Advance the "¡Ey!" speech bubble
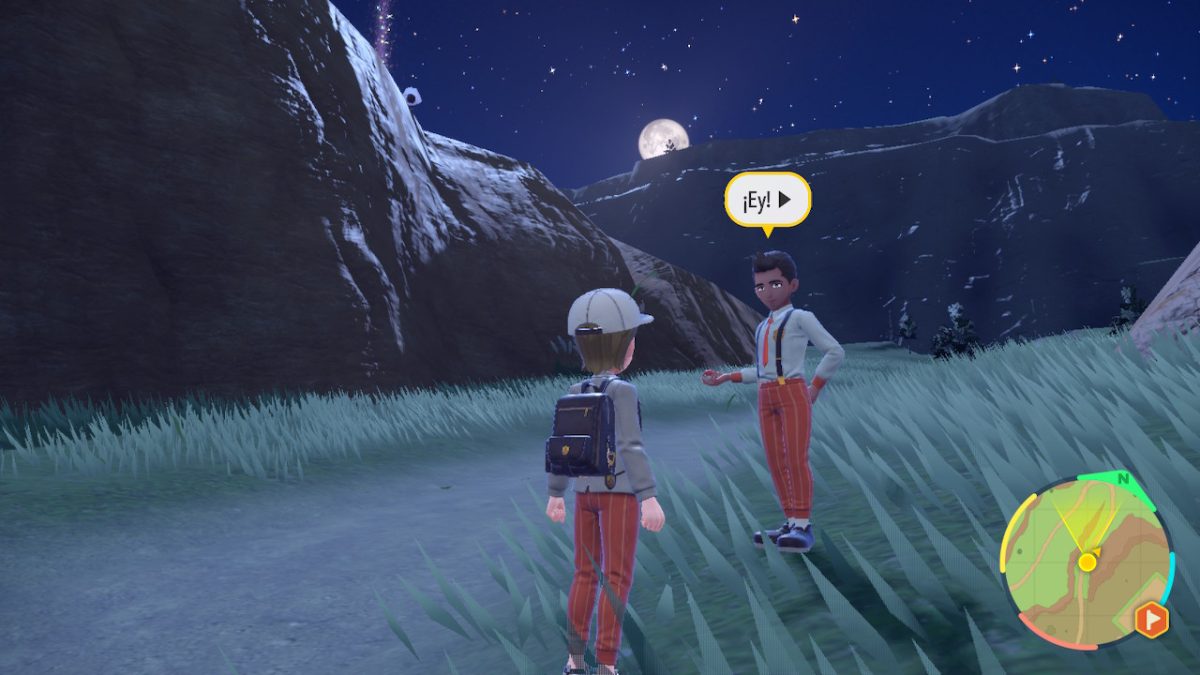Viewport: 1200px width, 675px height. (x=767, y=200)
